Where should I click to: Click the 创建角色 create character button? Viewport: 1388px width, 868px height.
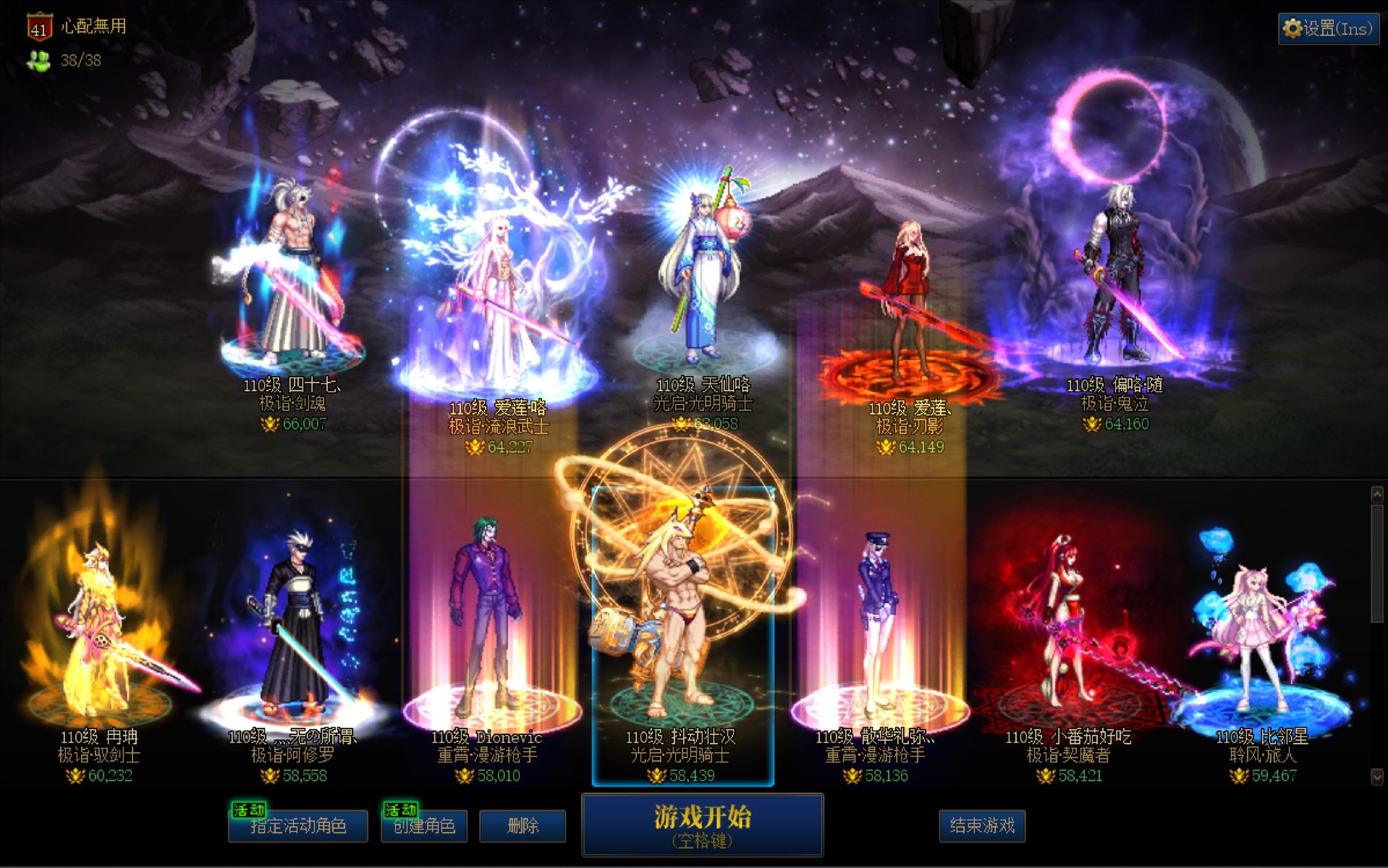(x=424, y=826)
